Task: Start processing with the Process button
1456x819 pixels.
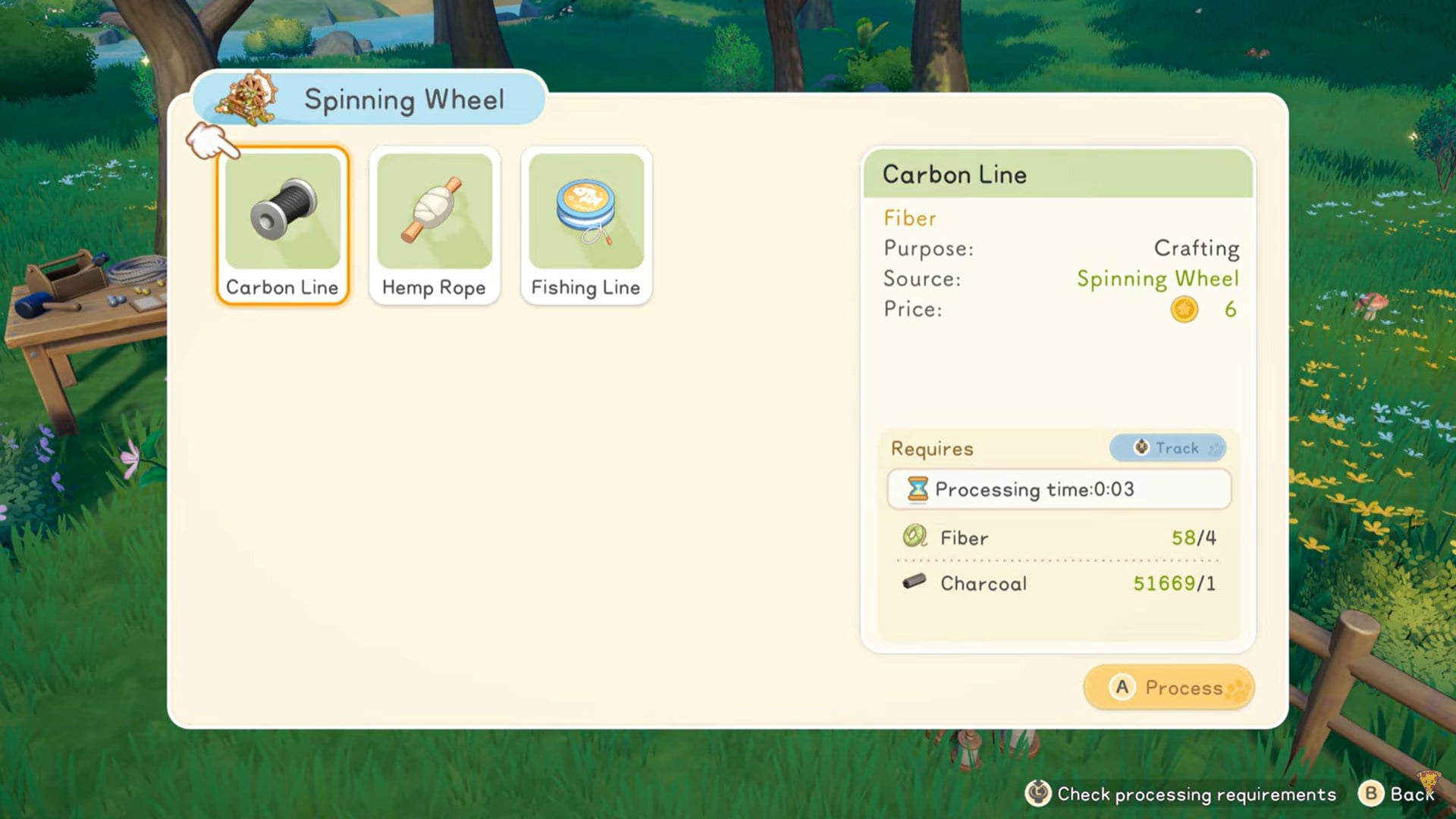Action: [1169, 688]
